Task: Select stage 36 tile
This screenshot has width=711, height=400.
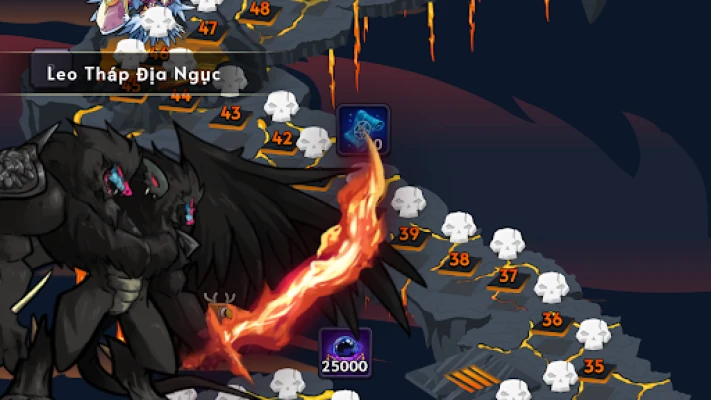Action: click(x=552, y=321)
